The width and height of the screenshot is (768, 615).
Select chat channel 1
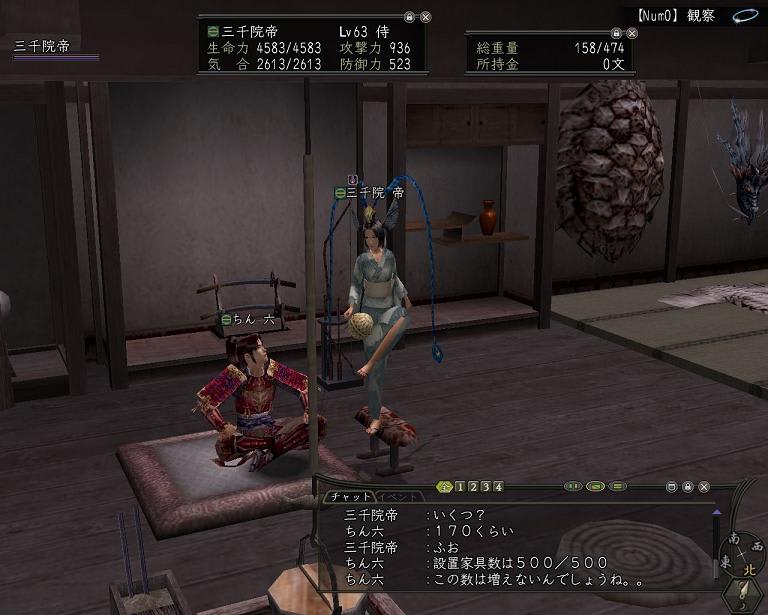coord(460,487)
